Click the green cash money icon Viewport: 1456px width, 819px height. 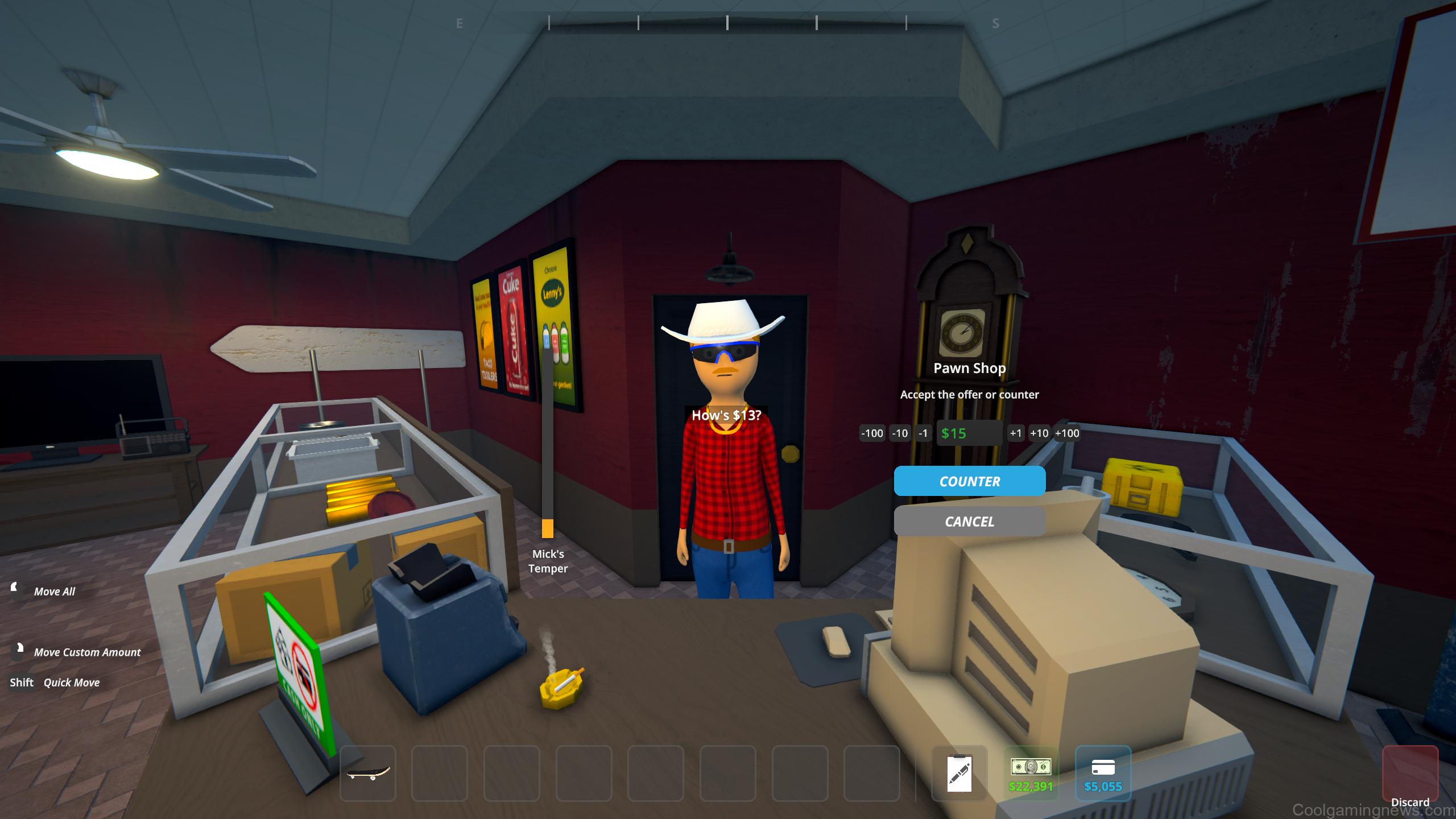[x=1031, y=769]
